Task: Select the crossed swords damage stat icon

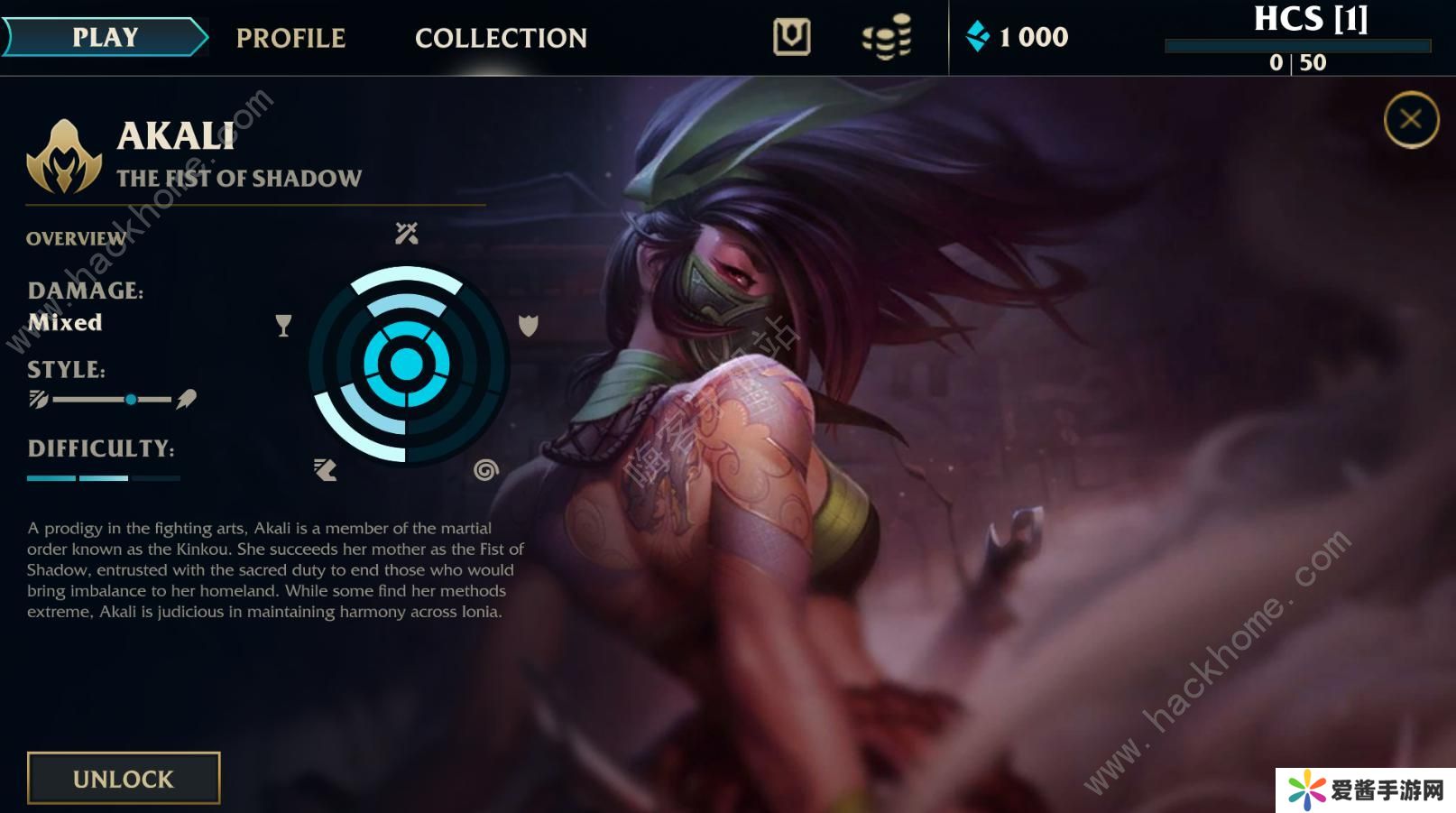Action: click(x=407, y=234)
